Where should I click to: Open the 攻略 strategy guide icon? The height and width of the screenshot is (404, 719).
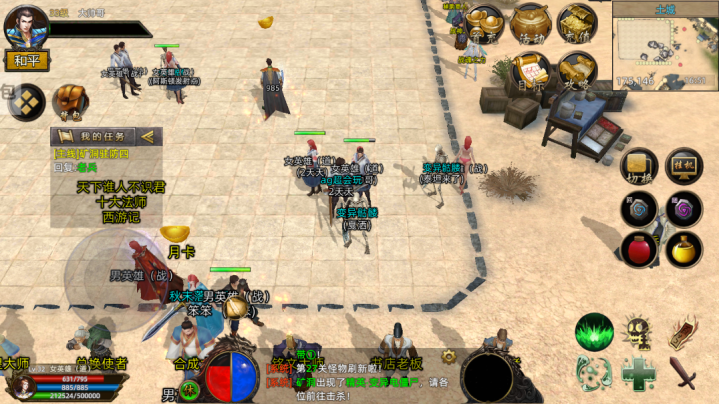(x=577, y=72)
